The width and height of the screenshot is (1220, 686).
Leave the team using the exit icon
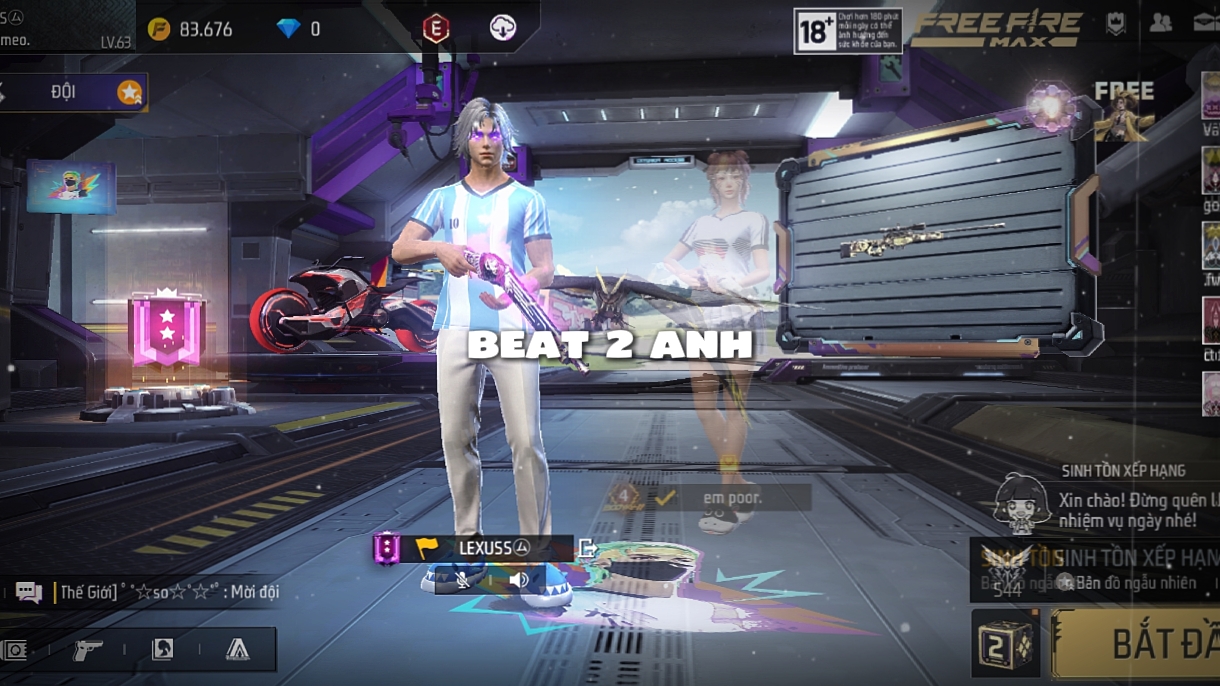click(588, 548)
